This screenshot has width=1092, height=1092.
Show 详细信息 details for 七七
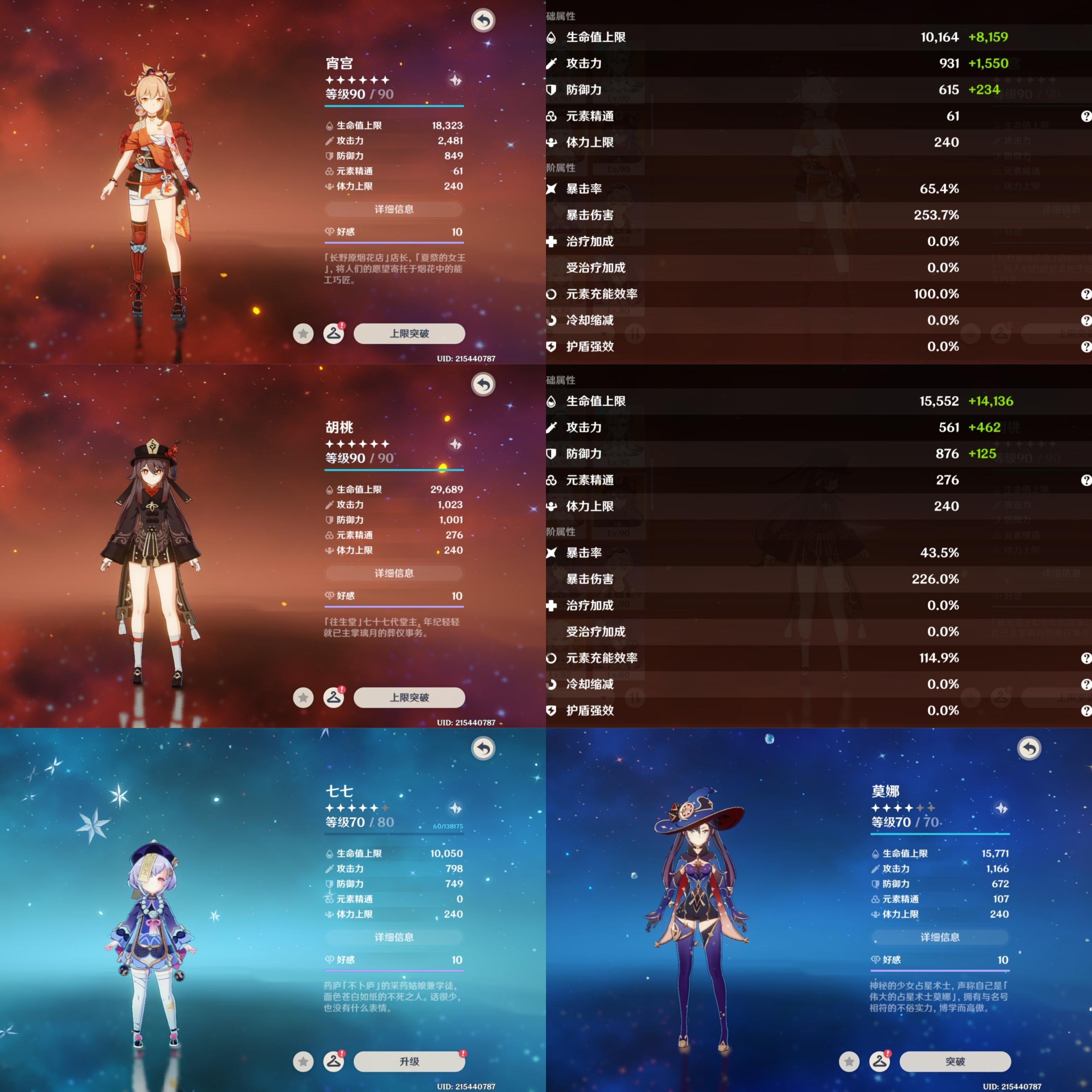pos(394,937)
